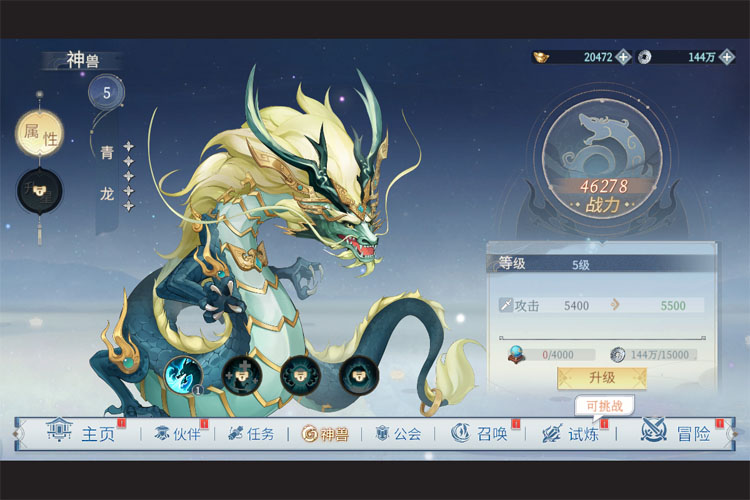The width and height of the screenshot is (750, 500).
Task: Add more silver coins with plus button
Action: click(727, 57)
